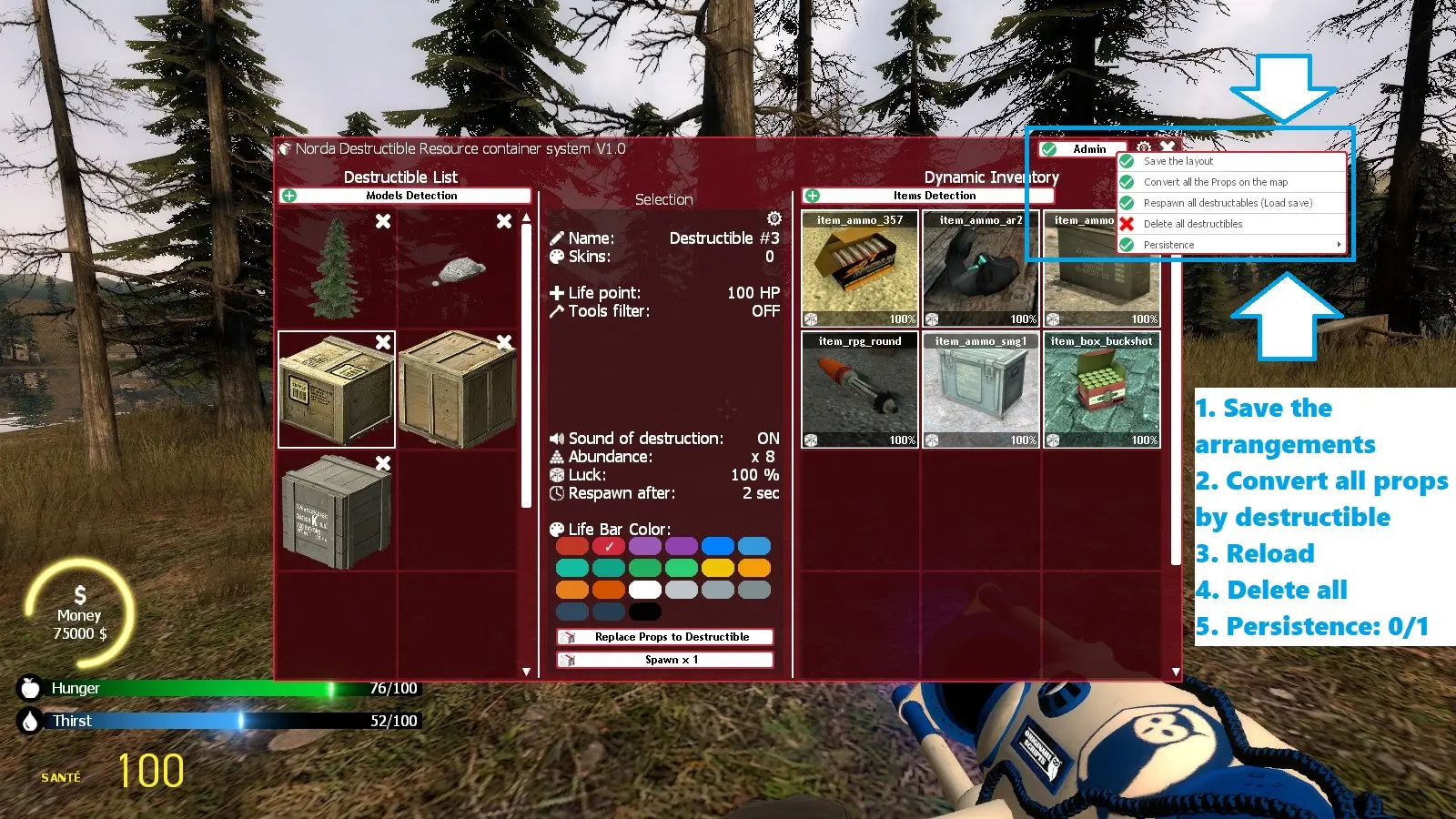Choose Save the layout from Admin menu
Screen dimensions: 1456x819
[1178, 160]
